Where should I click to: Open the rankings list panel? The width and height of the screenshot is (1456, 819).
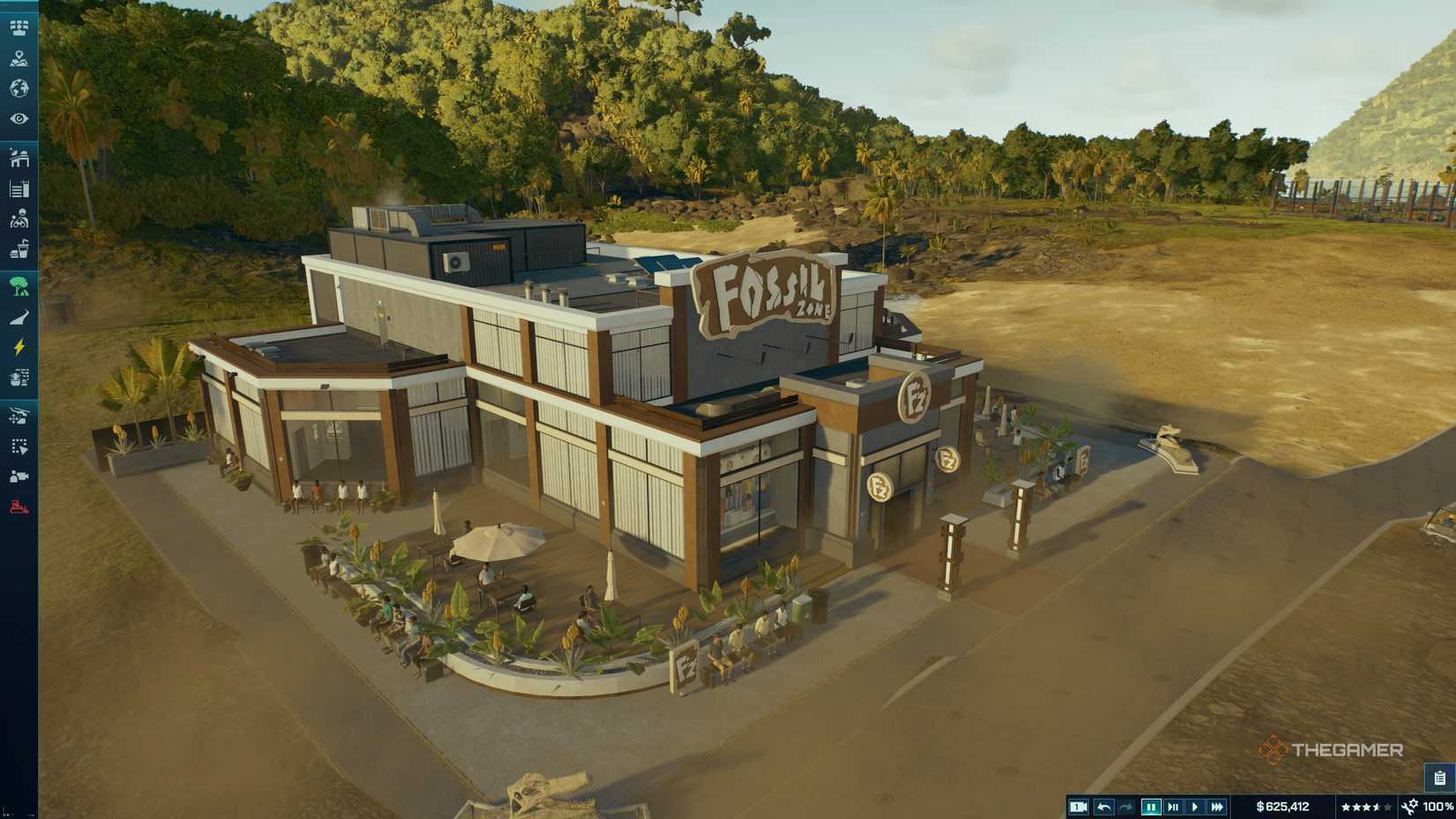pyautogui.click(x=19, y=187)
